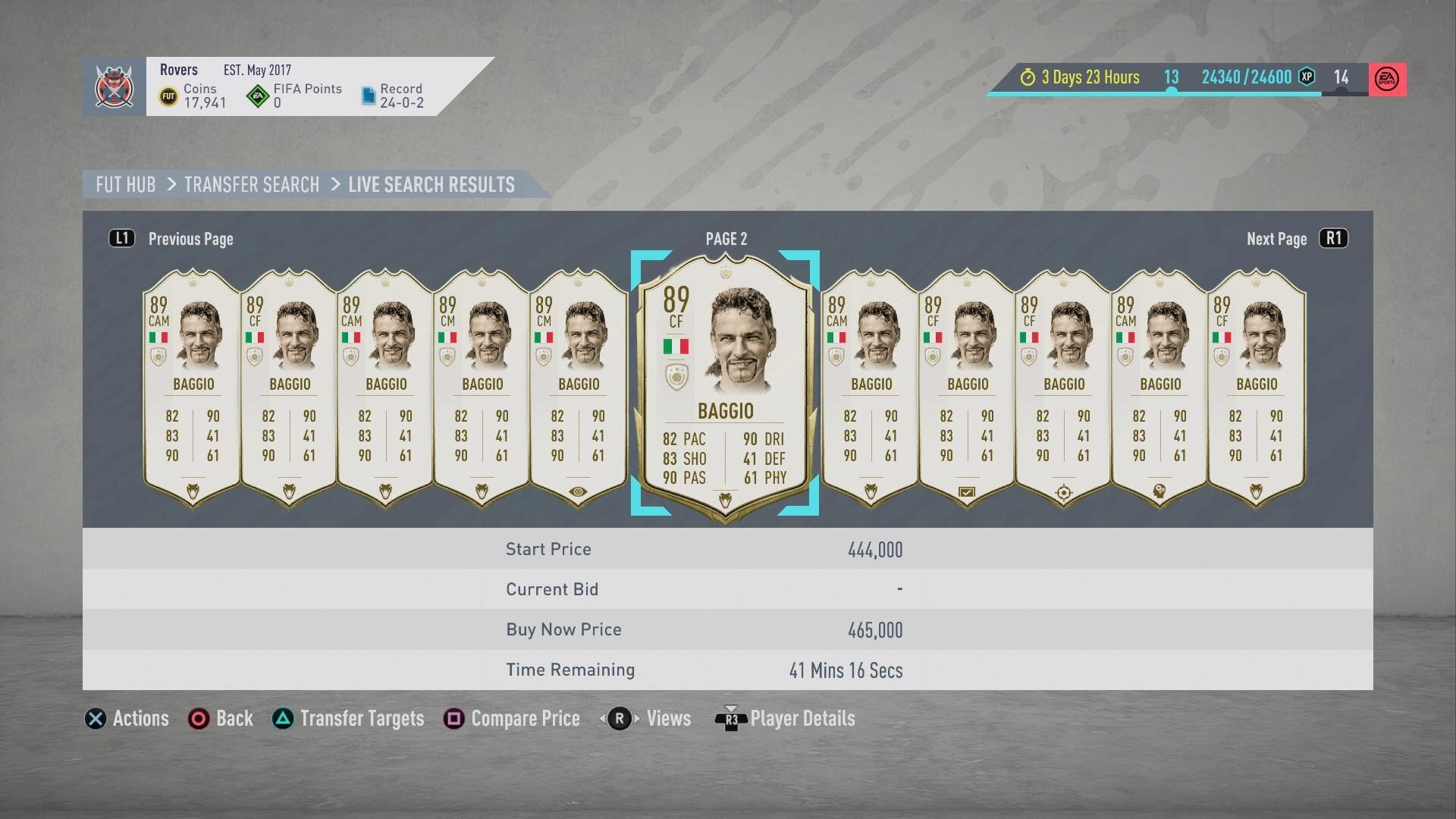Open the TRANSFER SEARCH breadcrumb
The image size is (1456, 819).
(x=252, y=184)
